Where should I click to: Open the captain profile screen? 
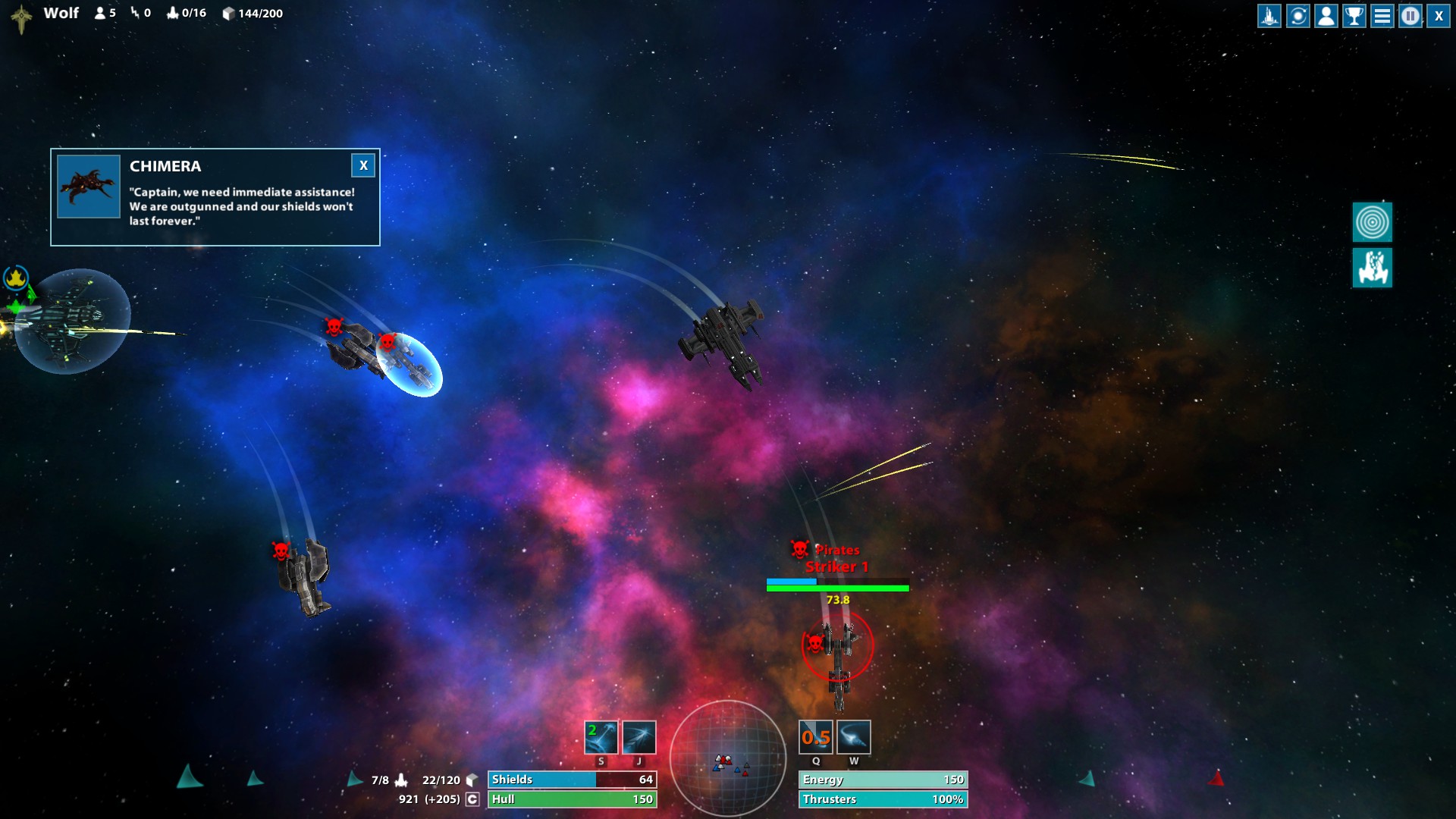(1326, 16)
